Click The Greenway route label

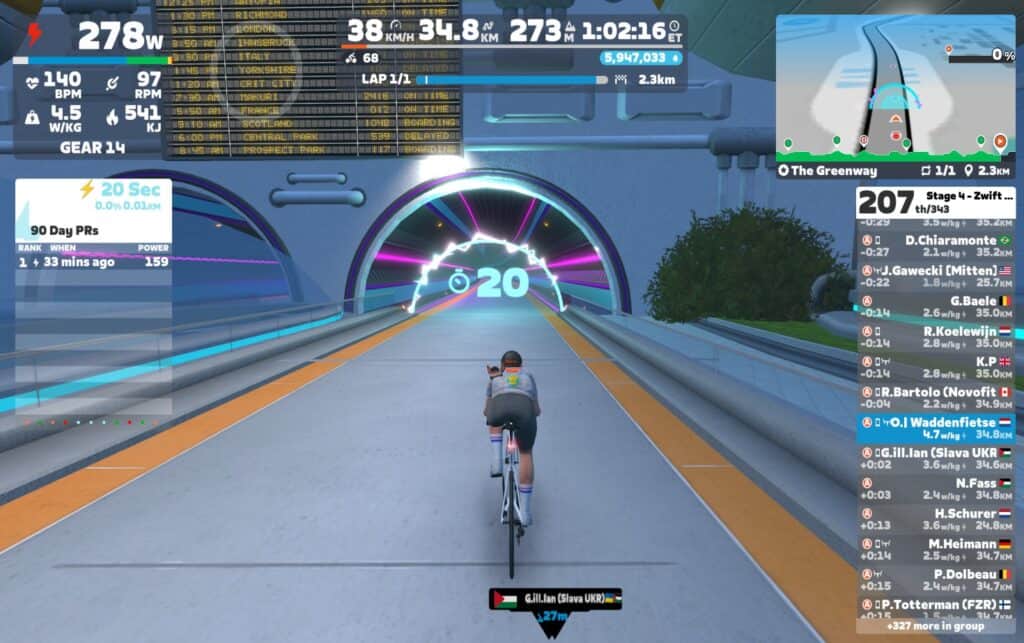click(x=822, y=170)
